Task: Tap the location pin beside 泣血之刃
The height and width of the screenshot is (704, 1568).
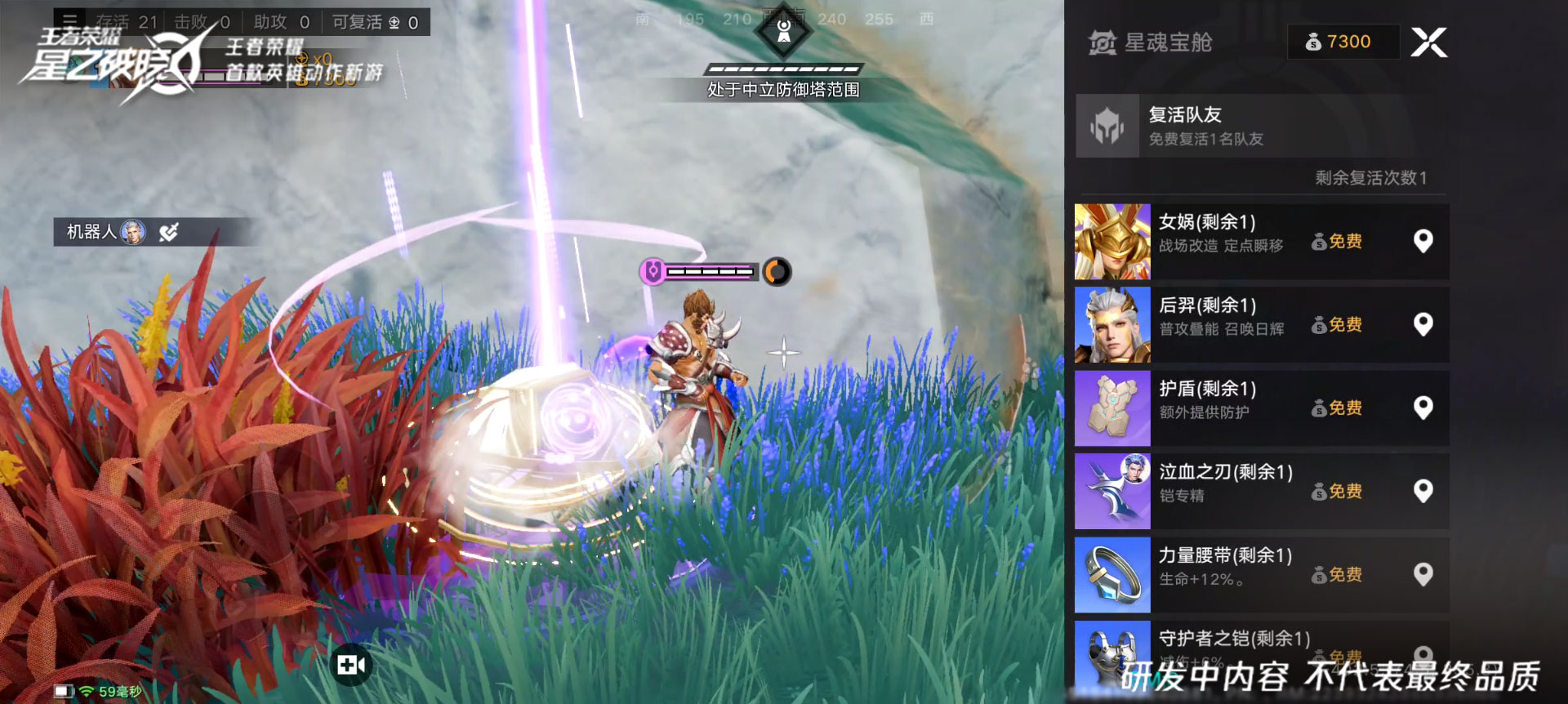Action: 1423,491
